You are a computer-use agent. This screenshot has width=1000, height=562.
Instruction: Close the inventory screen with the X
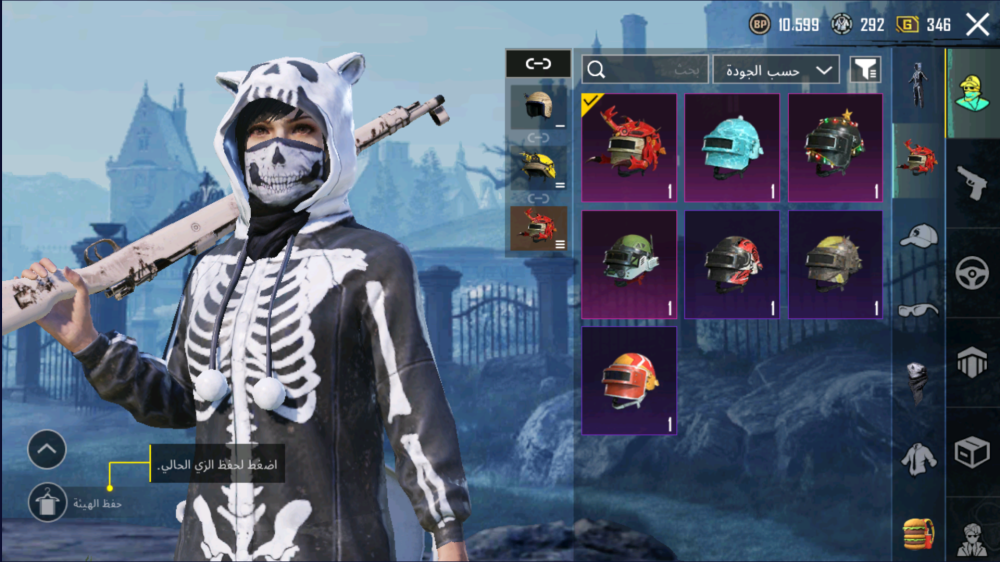click(977, 25)
